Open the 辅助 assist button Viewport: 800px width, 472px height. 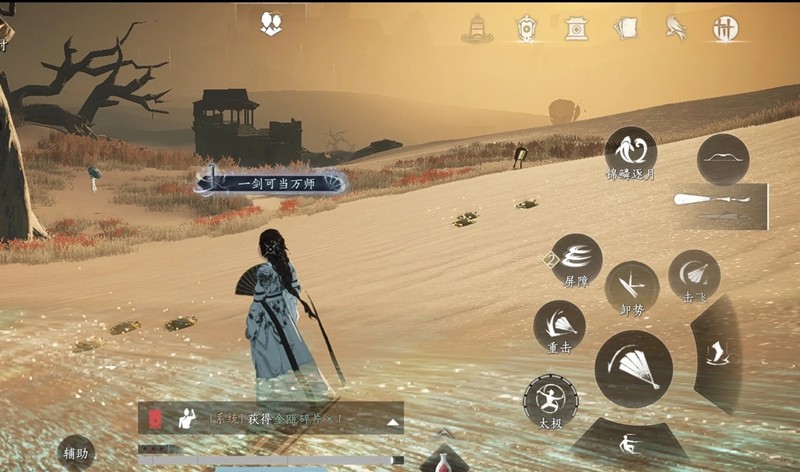pos(76,453)
